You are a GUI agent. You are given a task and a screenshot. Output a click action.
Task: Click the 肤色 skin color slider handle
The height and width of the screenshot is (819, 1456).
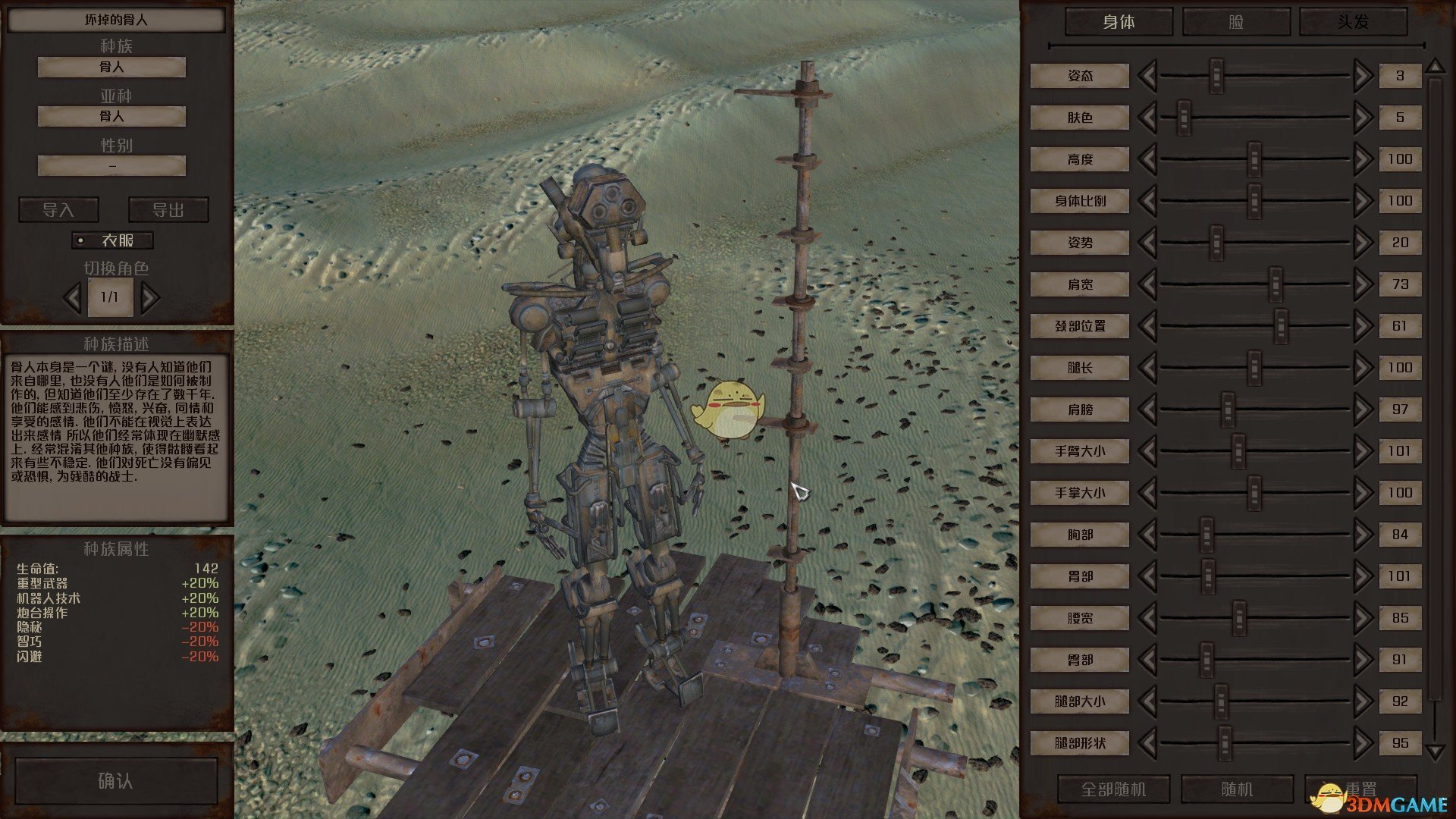click(x=1184, y=118)
